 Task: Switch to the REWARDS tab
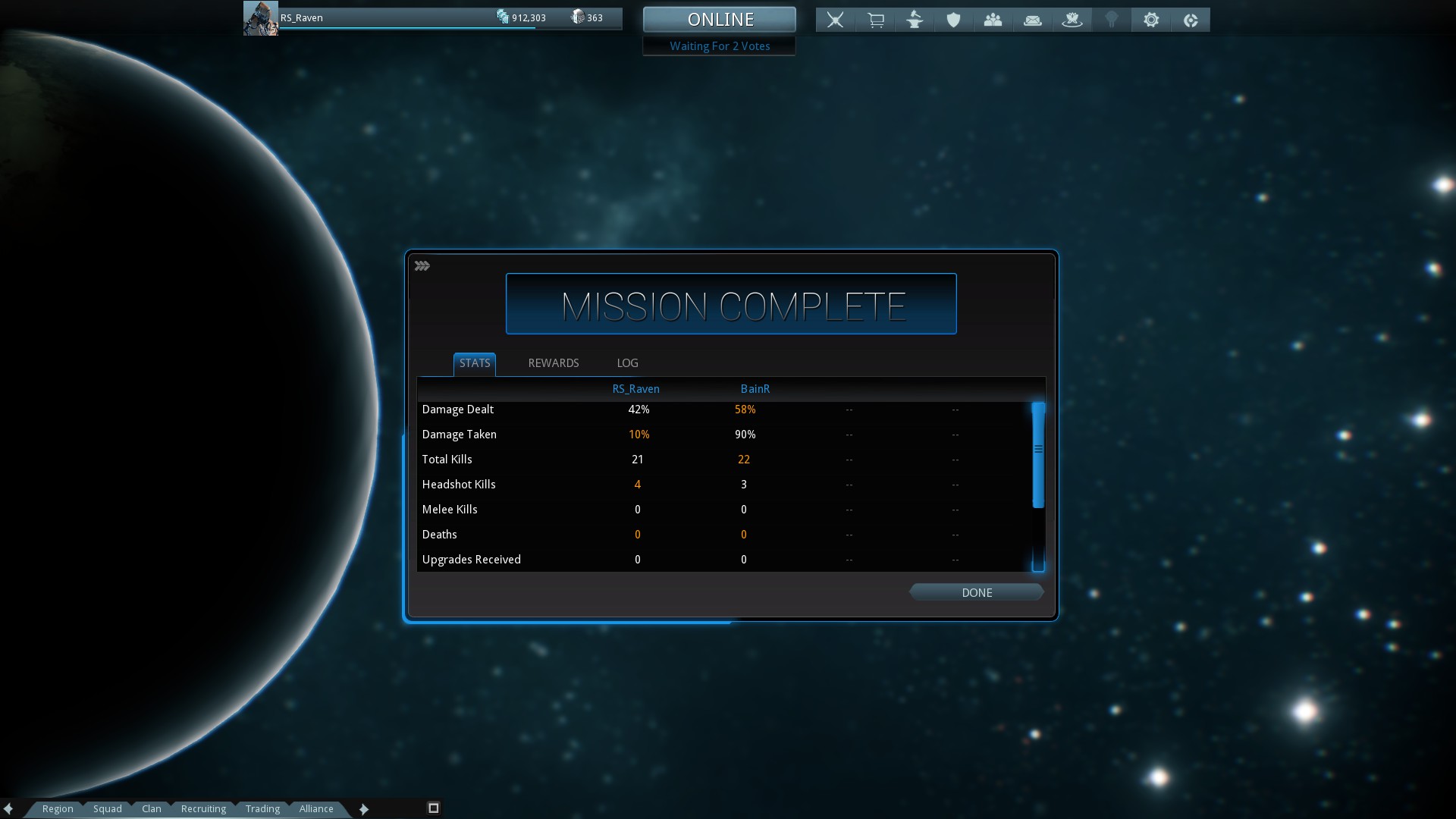click(553, 363)
